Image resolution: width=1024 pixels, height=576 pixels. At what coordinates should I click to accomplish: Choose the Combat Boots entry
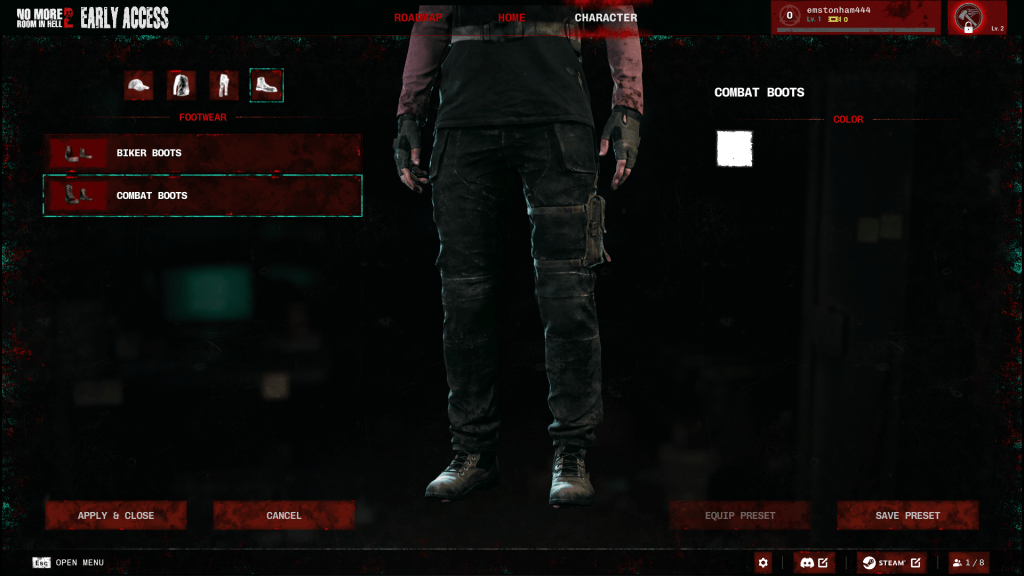(x=202, y=196)
